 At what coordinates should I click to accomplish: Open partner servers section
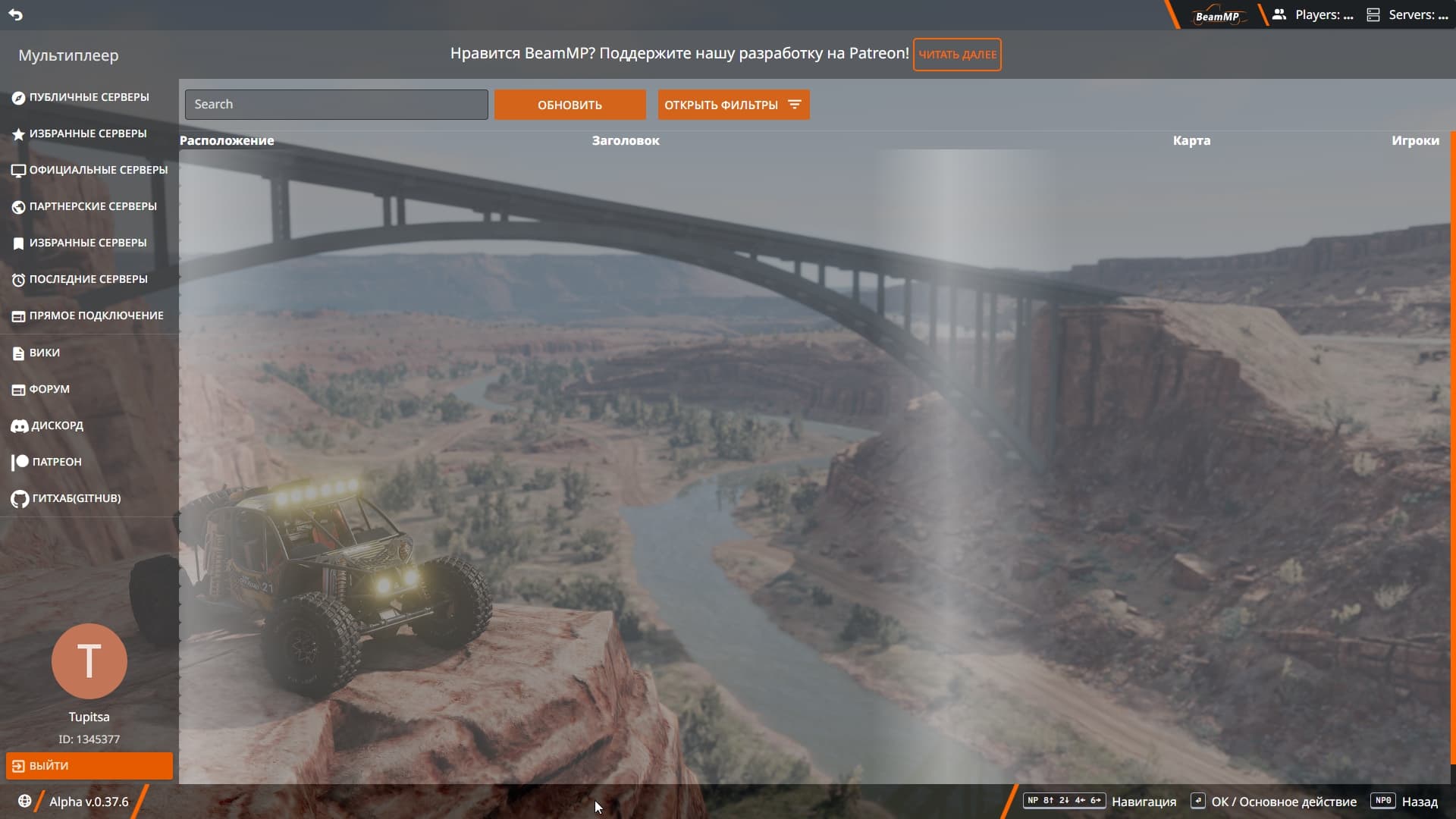92,206
